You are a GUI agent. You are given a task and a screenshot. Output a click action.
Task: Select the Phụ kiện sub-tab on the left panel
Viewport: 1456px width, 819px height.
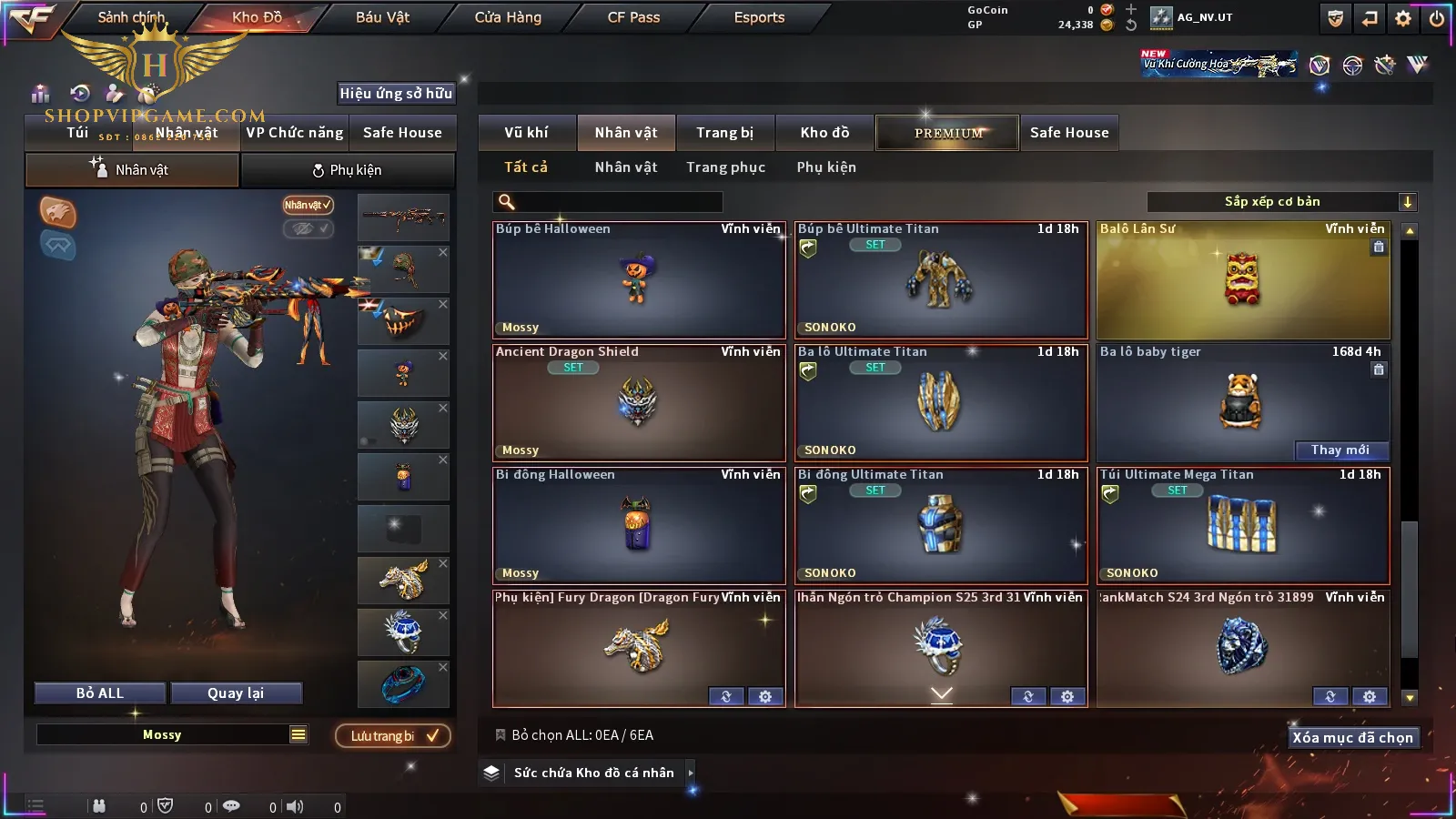pos(348,170)
